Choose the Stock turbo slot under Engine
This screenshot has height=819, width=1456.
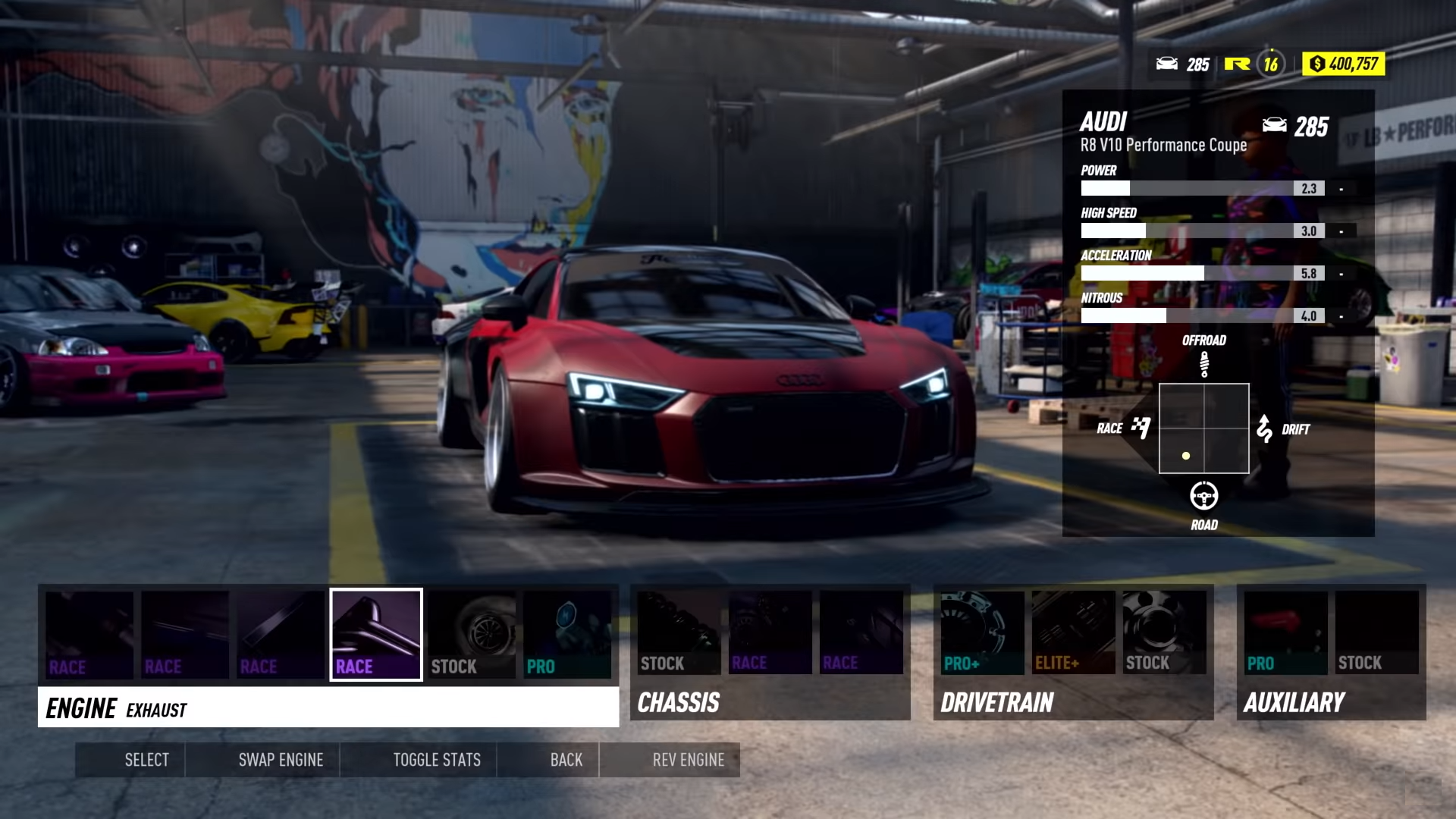(x=472, y=635)
